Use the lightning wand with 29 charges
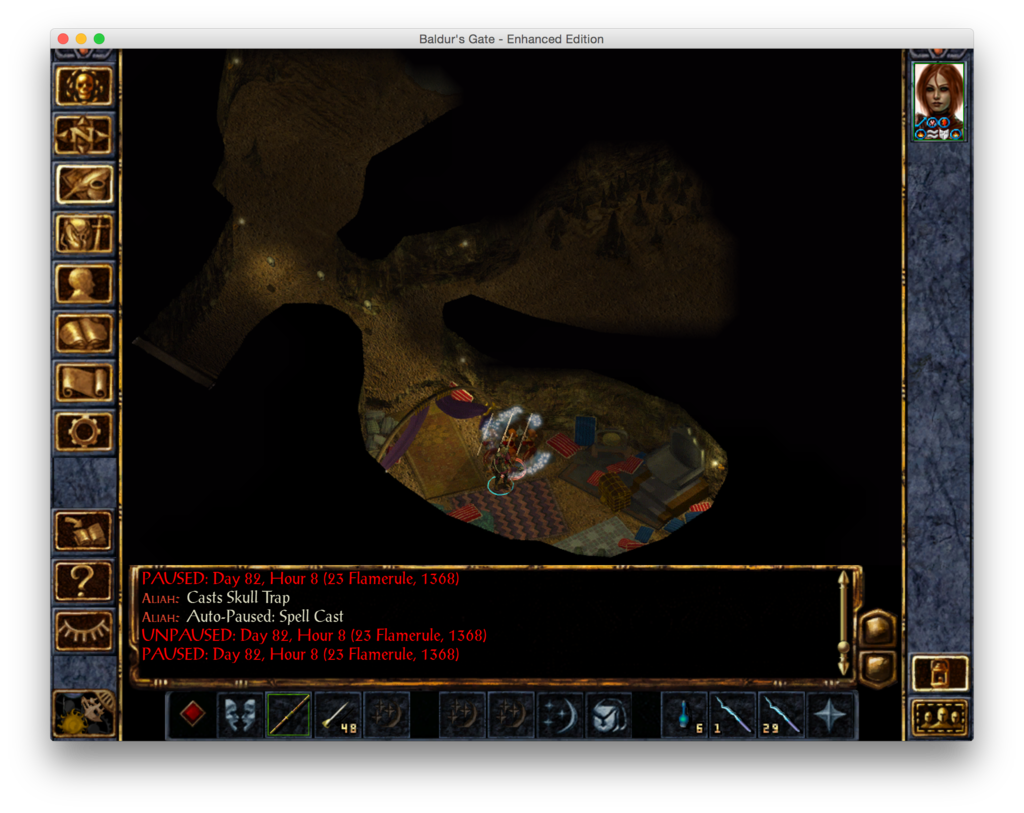Image resolution: width=1024 pixels, height=813 pixels. coord(782,715)
